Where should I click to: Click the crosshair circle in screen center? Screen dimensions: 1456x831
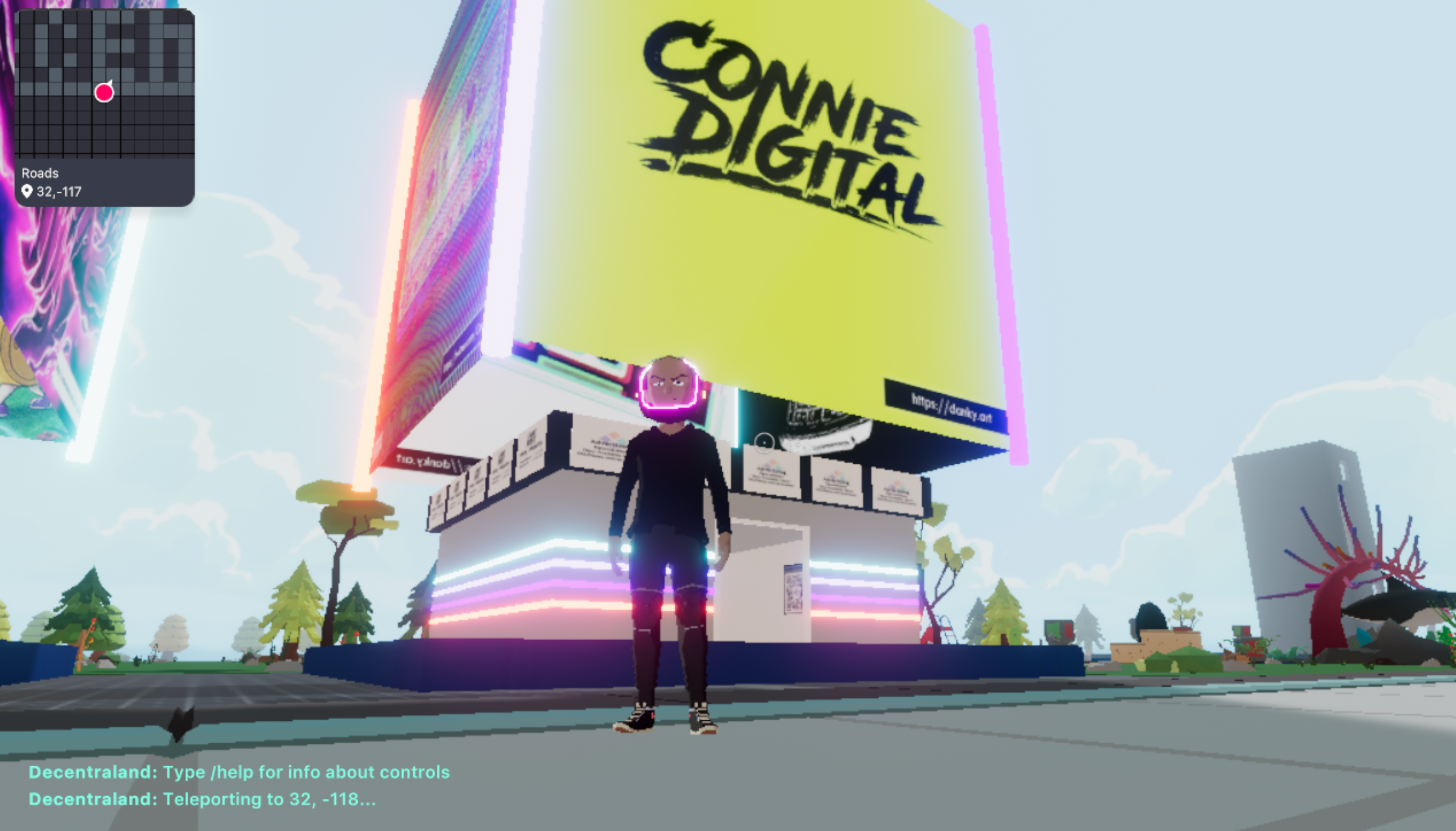click(x=764, y=443)
